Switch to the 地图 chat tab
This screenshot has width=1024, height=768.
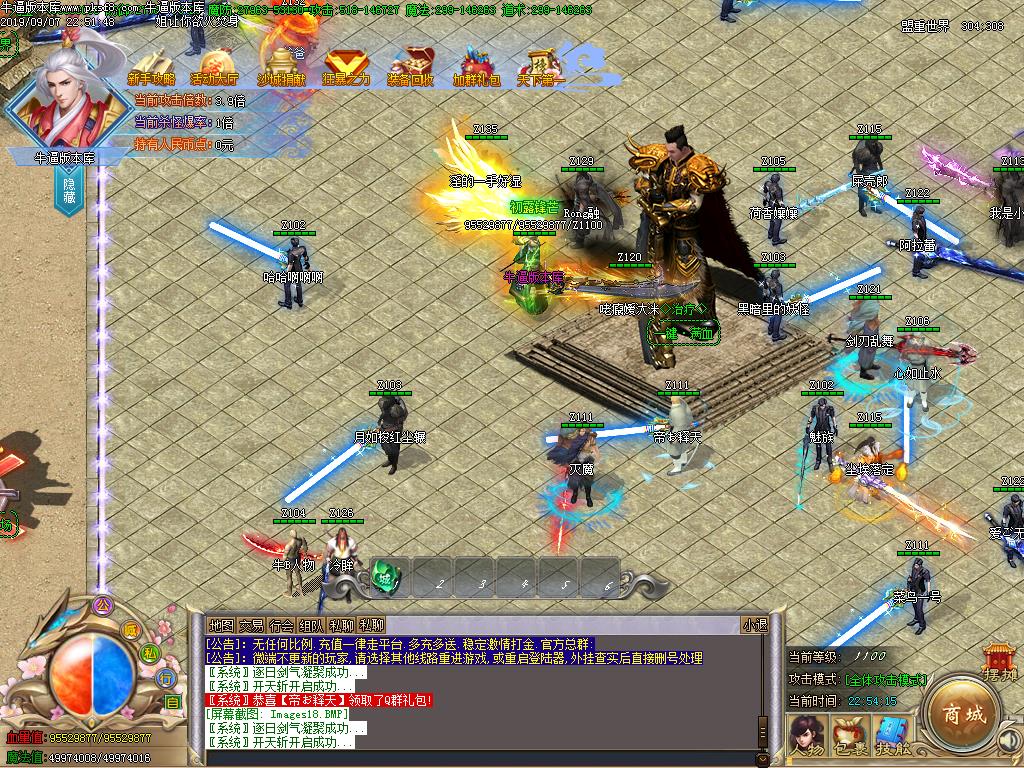(x=221, y=625)
